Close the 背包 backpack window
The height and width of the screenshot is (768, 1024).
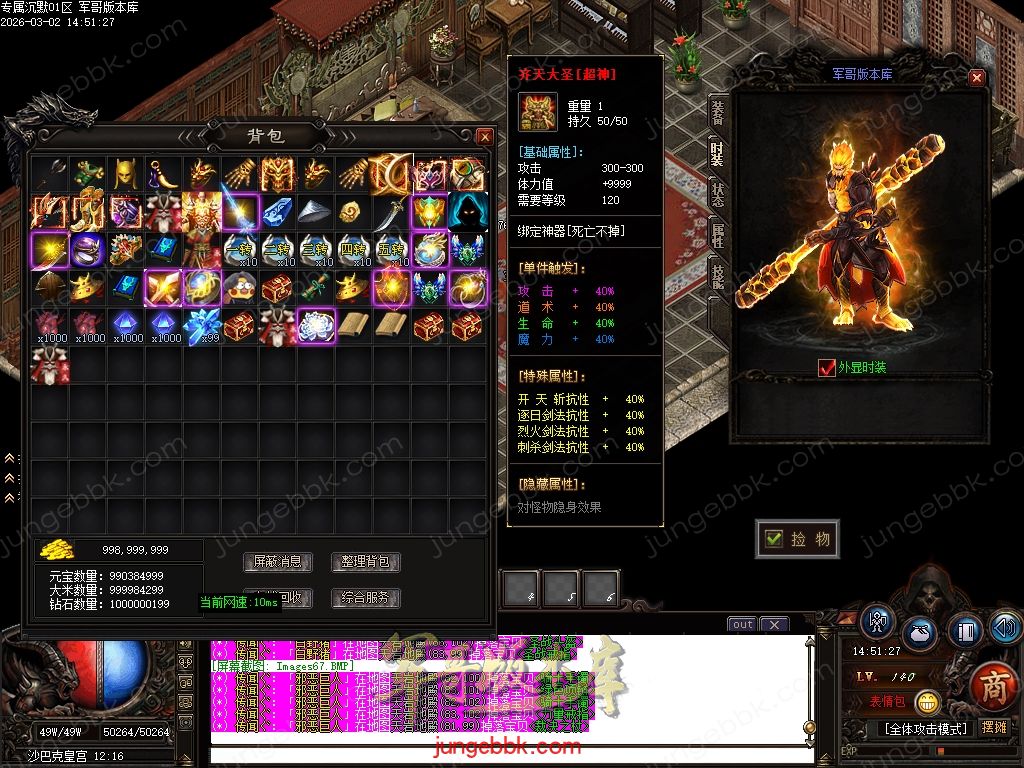pos(485,136)
